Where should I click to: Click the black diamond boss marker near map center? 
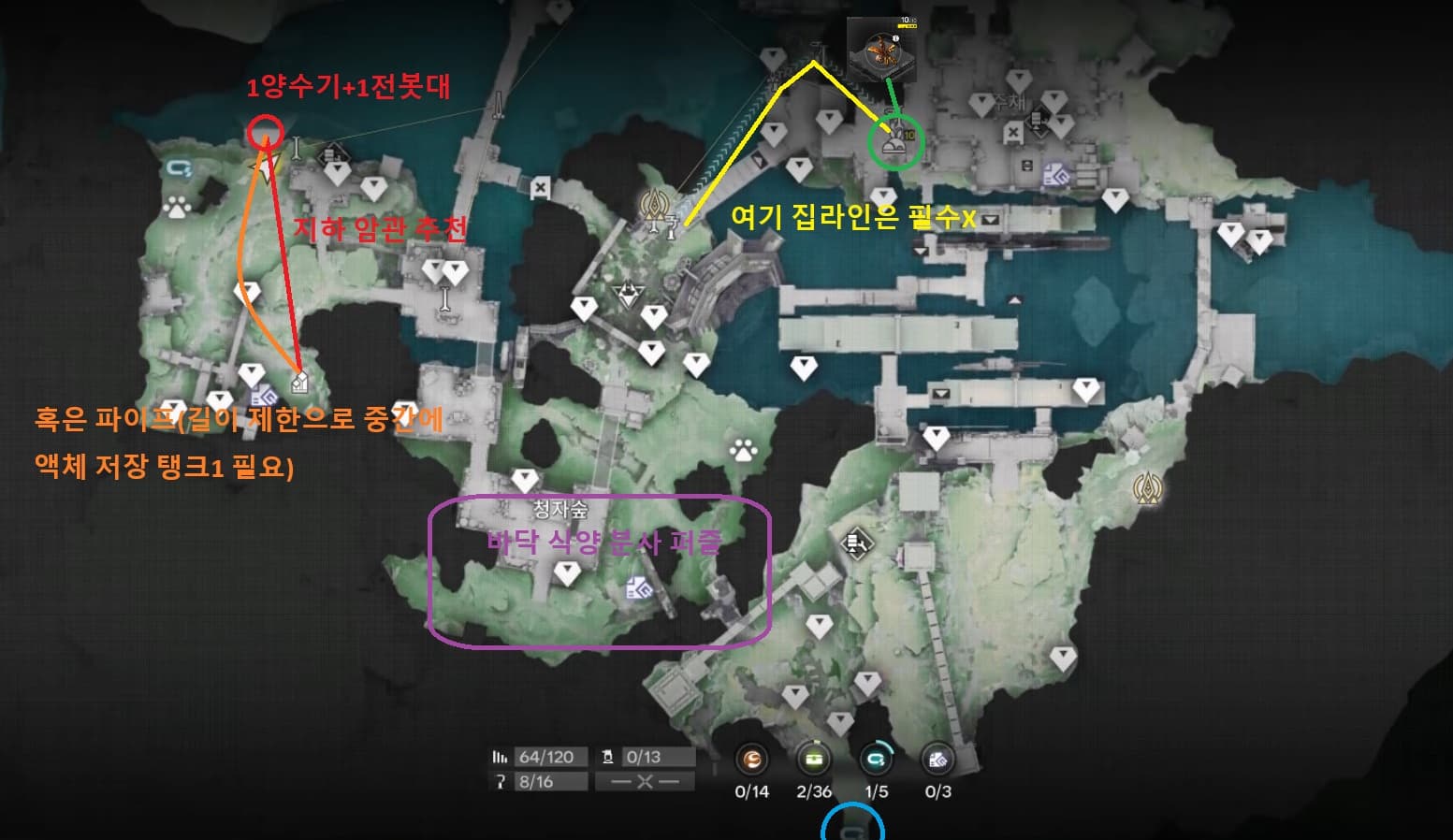coord(628,294)
